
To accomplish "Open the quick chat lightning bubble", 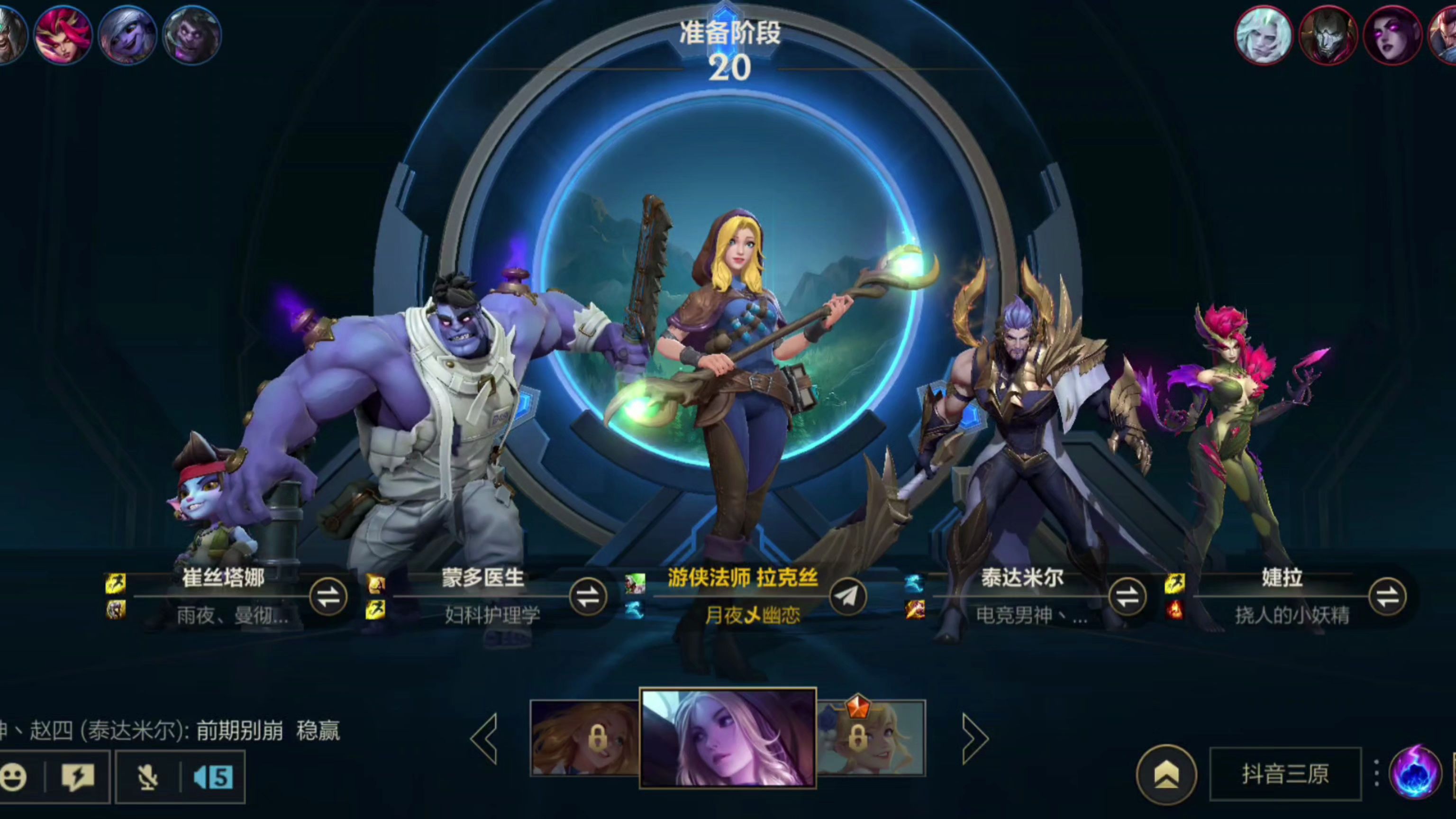I will (x=77, y=777).
